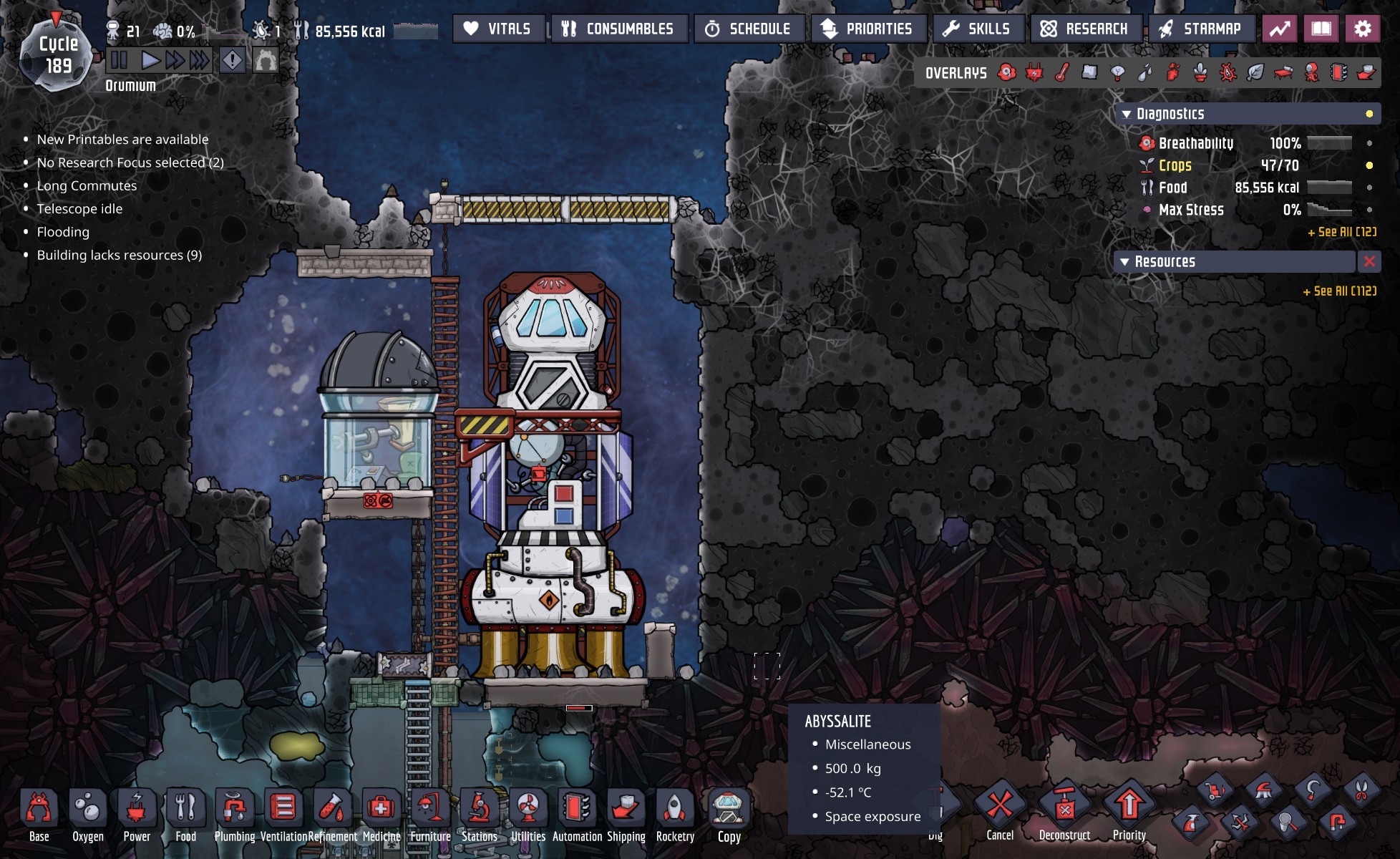Open the Research tree
The height and width of the screenshot is (859, 1400).
[1085, 29]
